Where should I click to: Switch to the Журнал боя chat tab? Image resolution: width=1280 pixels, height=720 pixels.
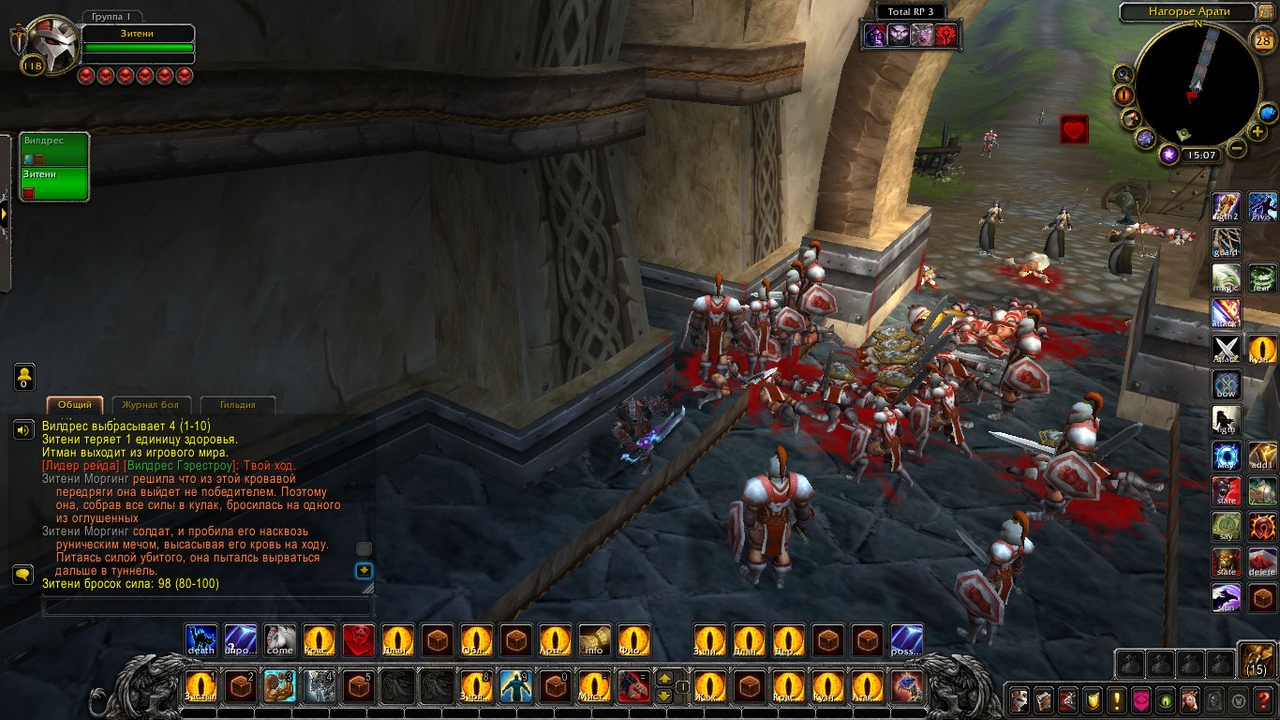[150, 405]
